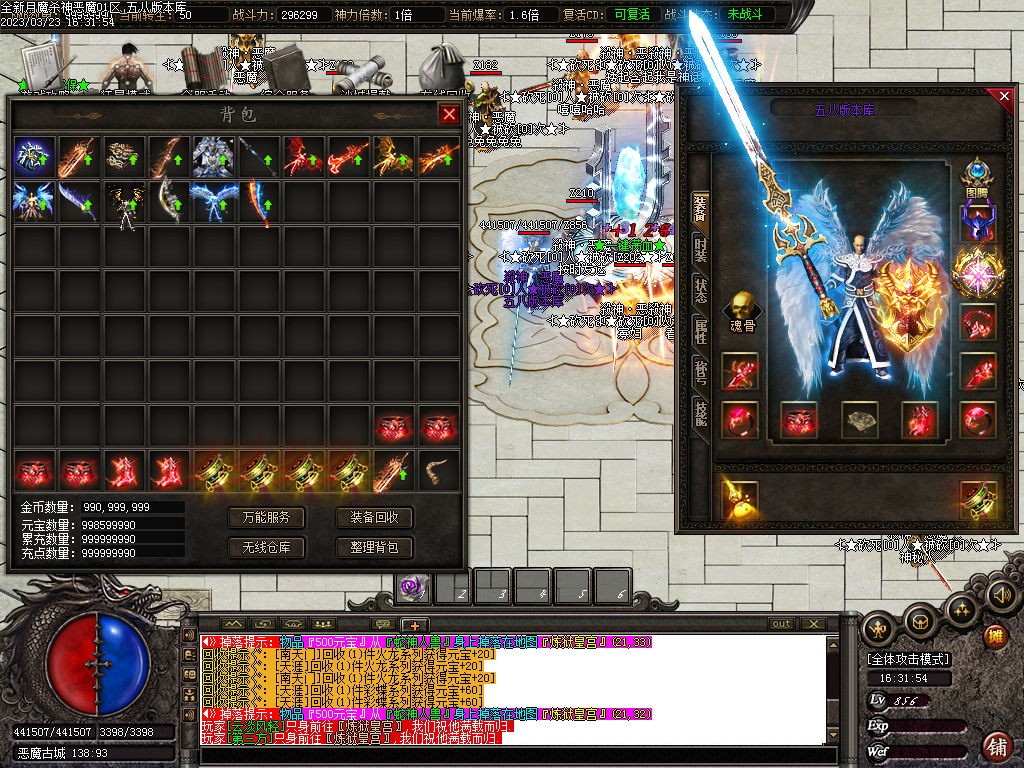Click the 图腾 totem slot

click(976, 174)
